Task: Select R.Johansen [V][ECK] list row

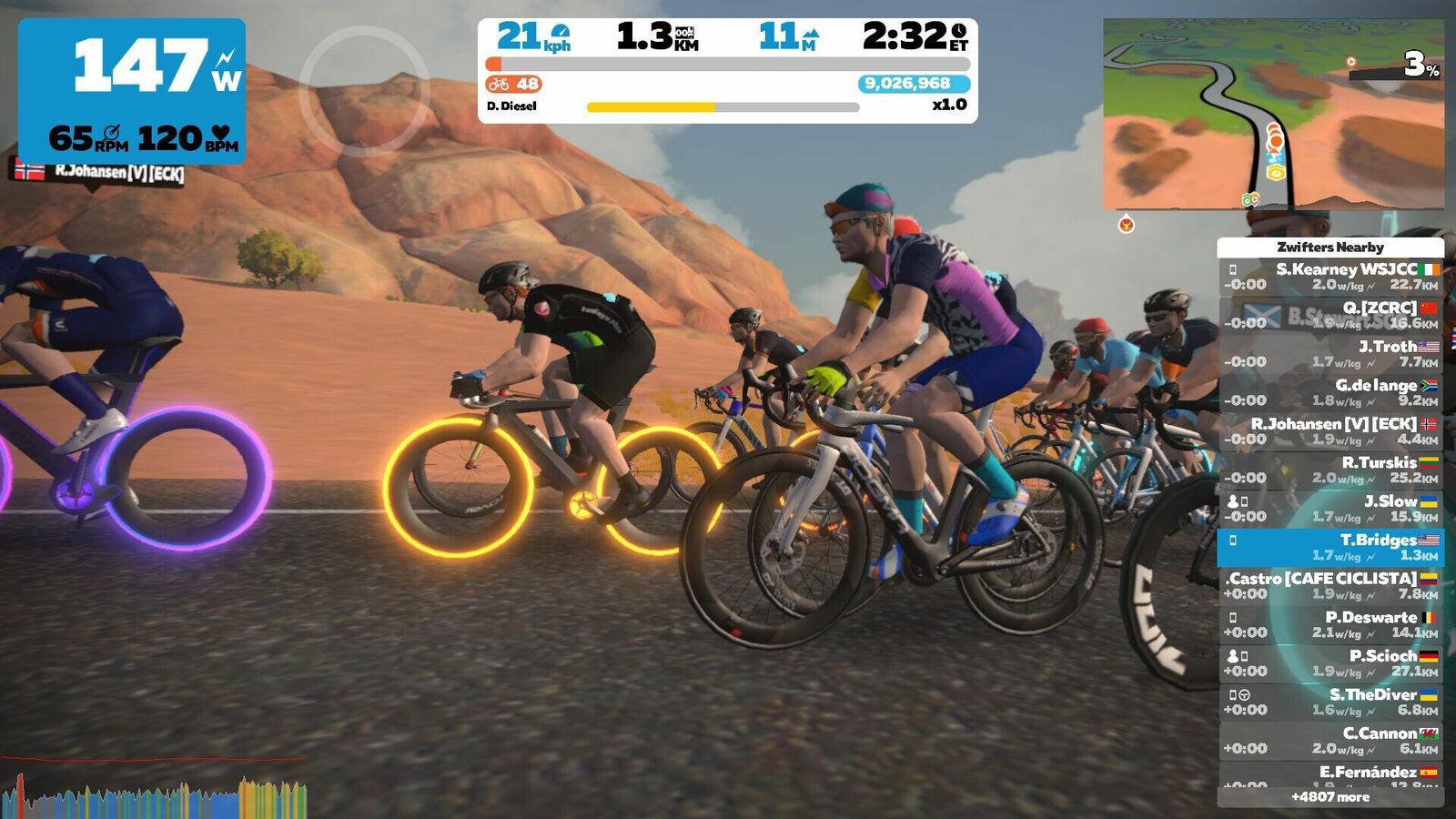Action: [1330, 431]
